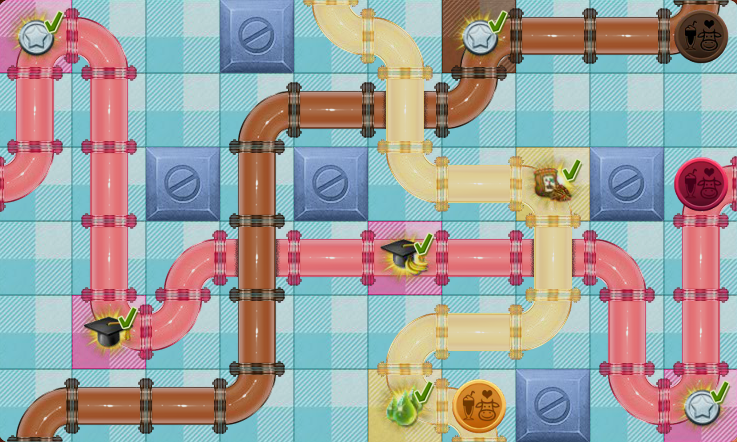Screen dimensions: 737x442
Task: Select the banana tile with graduation cap
Action: (405, 257)
